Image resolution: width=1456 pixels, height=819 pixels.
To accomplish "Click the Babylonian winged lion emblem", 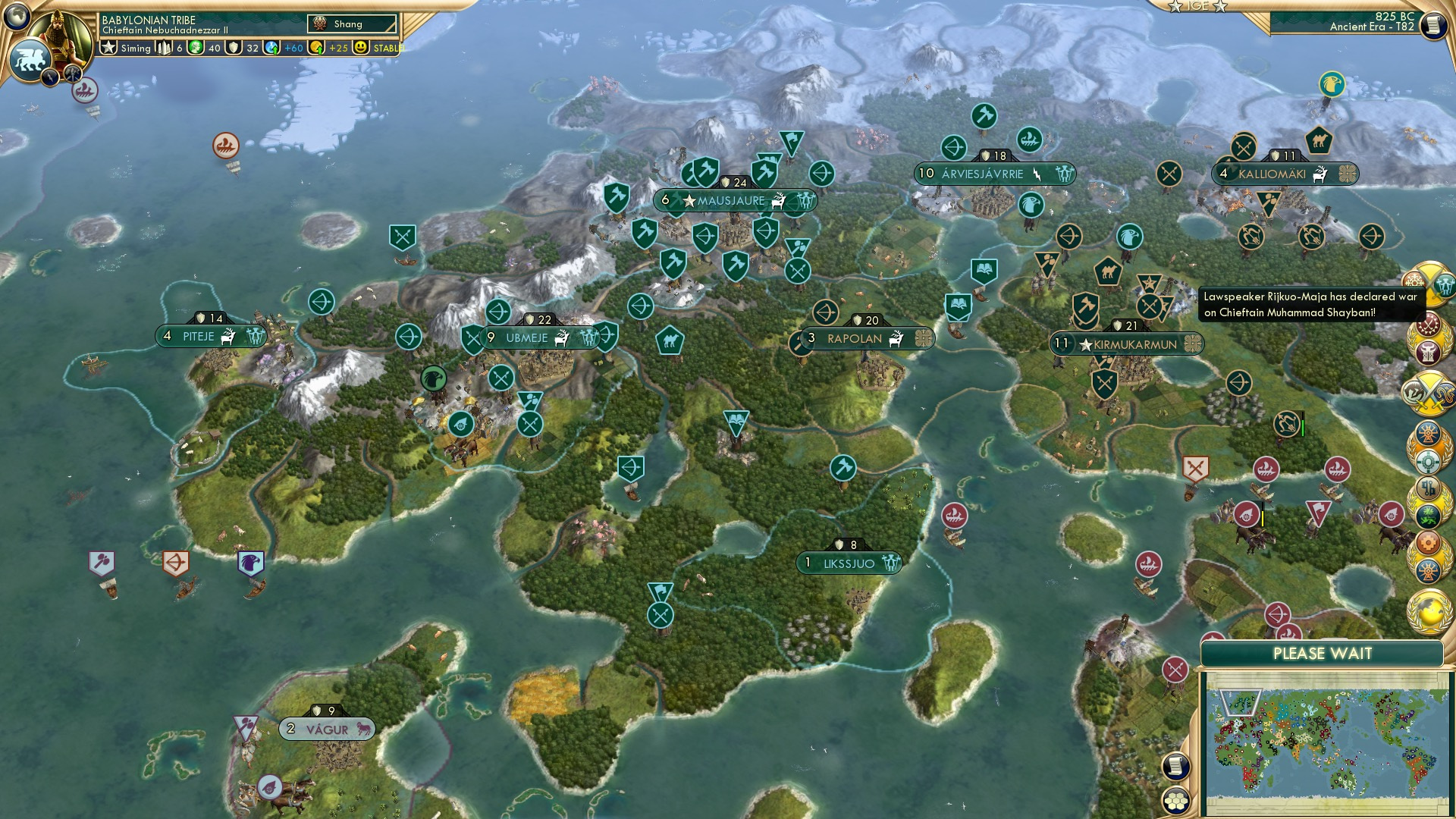I will pyautogui.click(x=30, y=59).
